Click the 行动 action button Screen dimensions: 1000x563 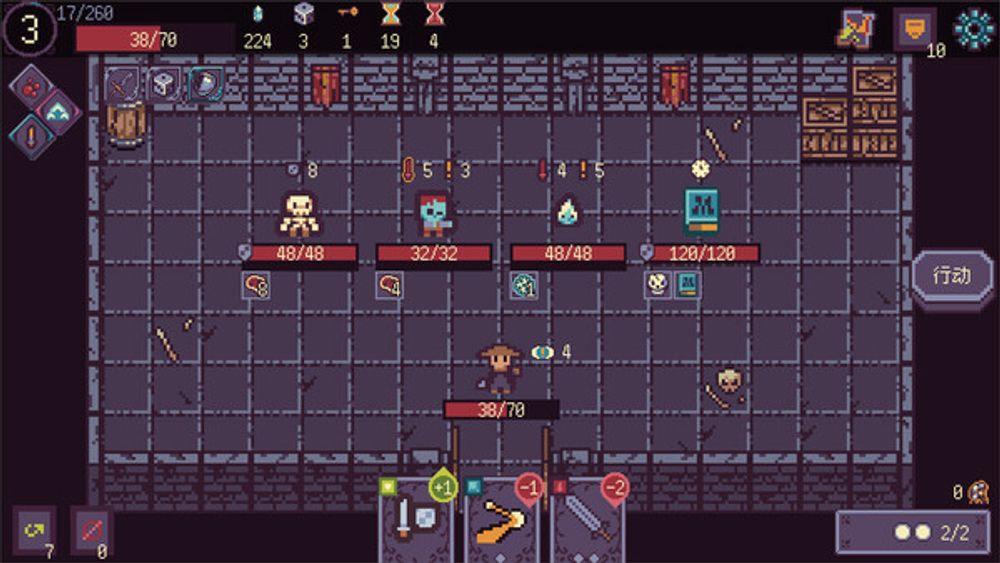point(952,276)
